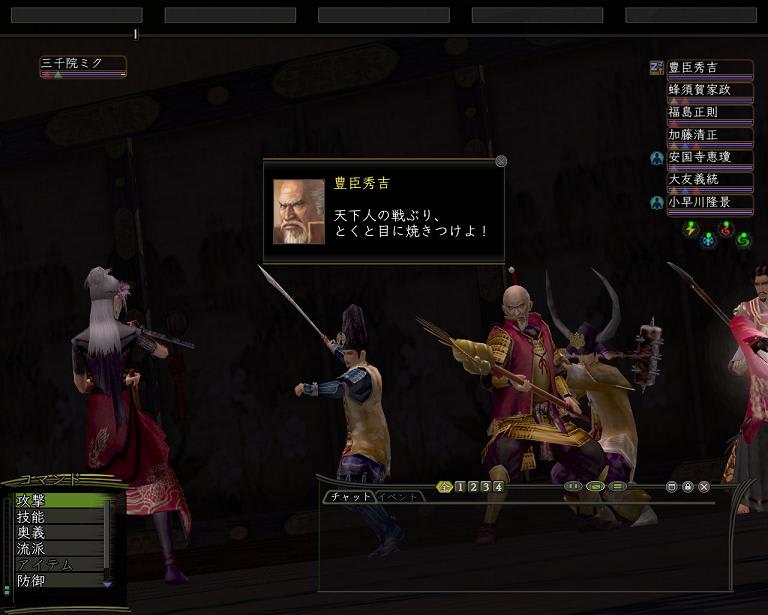Switch to the イベント event tab
The height and width of the screenshot is (615, 768).
click(x=401, y=497)
